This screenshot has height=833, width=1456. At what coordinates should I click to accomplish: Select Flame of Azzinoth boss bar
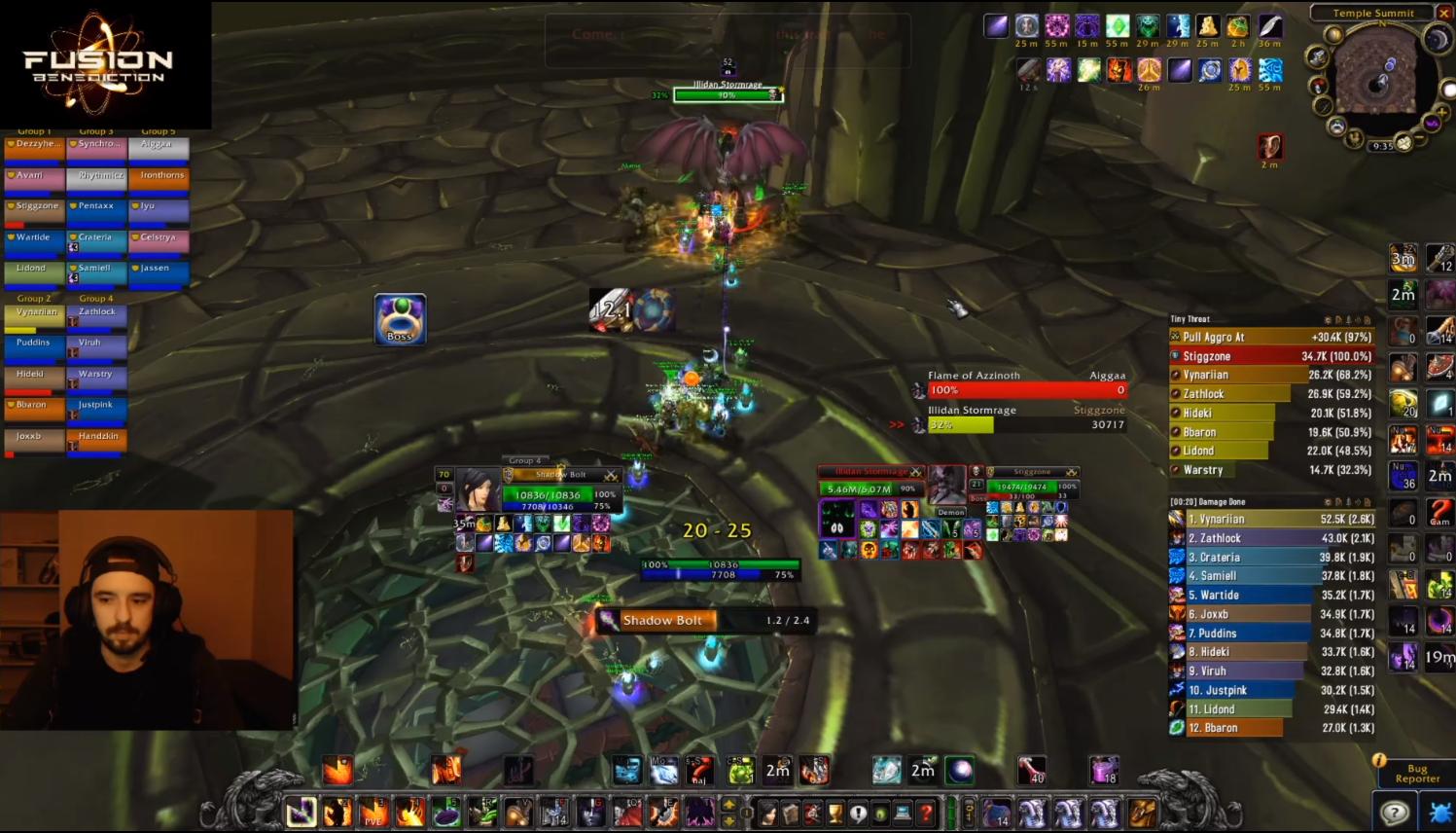coord(1026,389)
